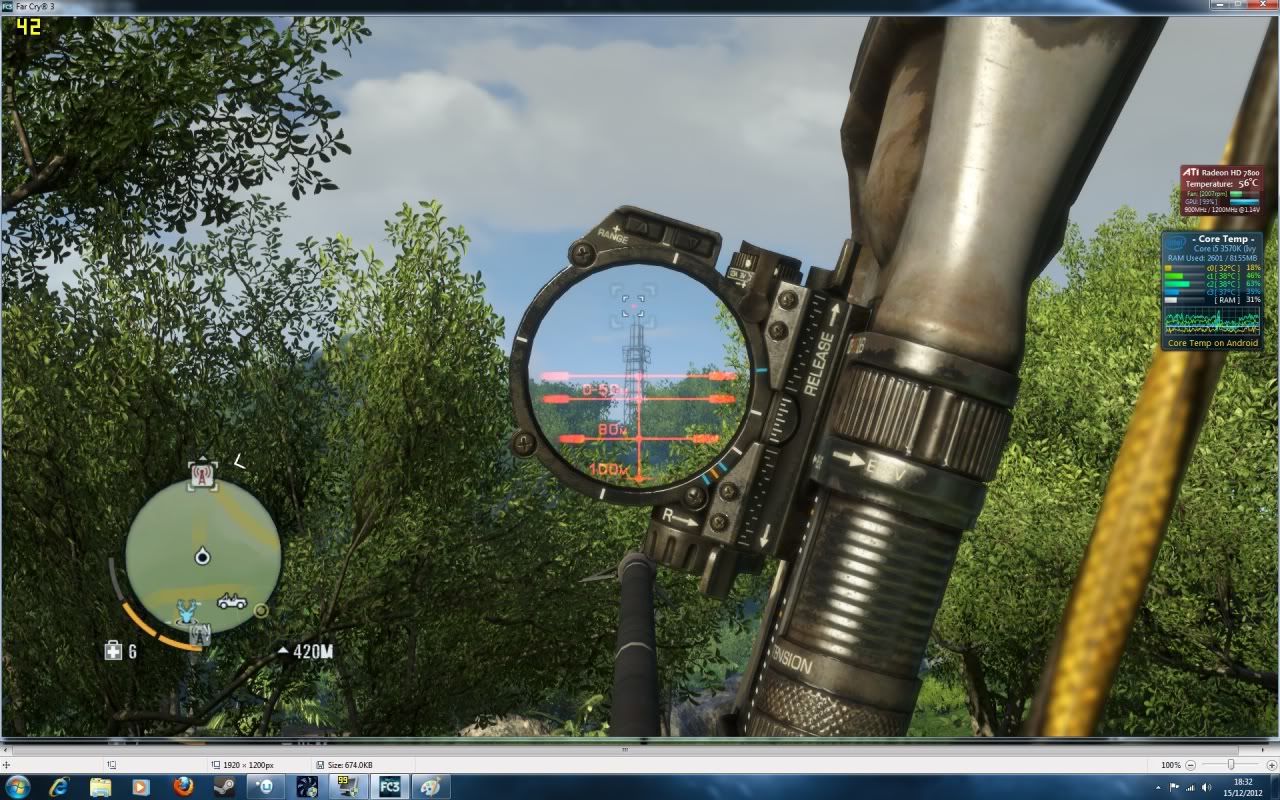The height and width of the screenshot is (800, 1280).
Task: Click the clock showing 18:32 in the tray
Action: click(x=1244, y=782)
